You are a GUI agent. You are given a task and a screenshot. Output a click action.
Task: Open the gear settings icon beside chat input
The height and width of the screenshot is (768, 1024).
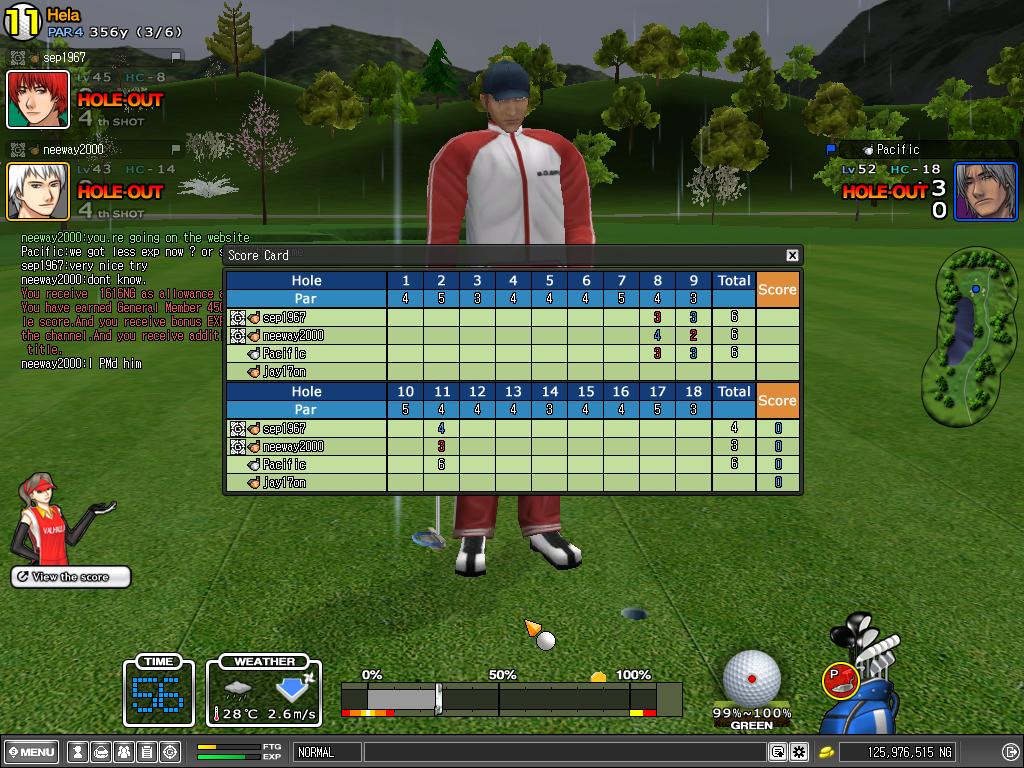click(x=799, y=752)
